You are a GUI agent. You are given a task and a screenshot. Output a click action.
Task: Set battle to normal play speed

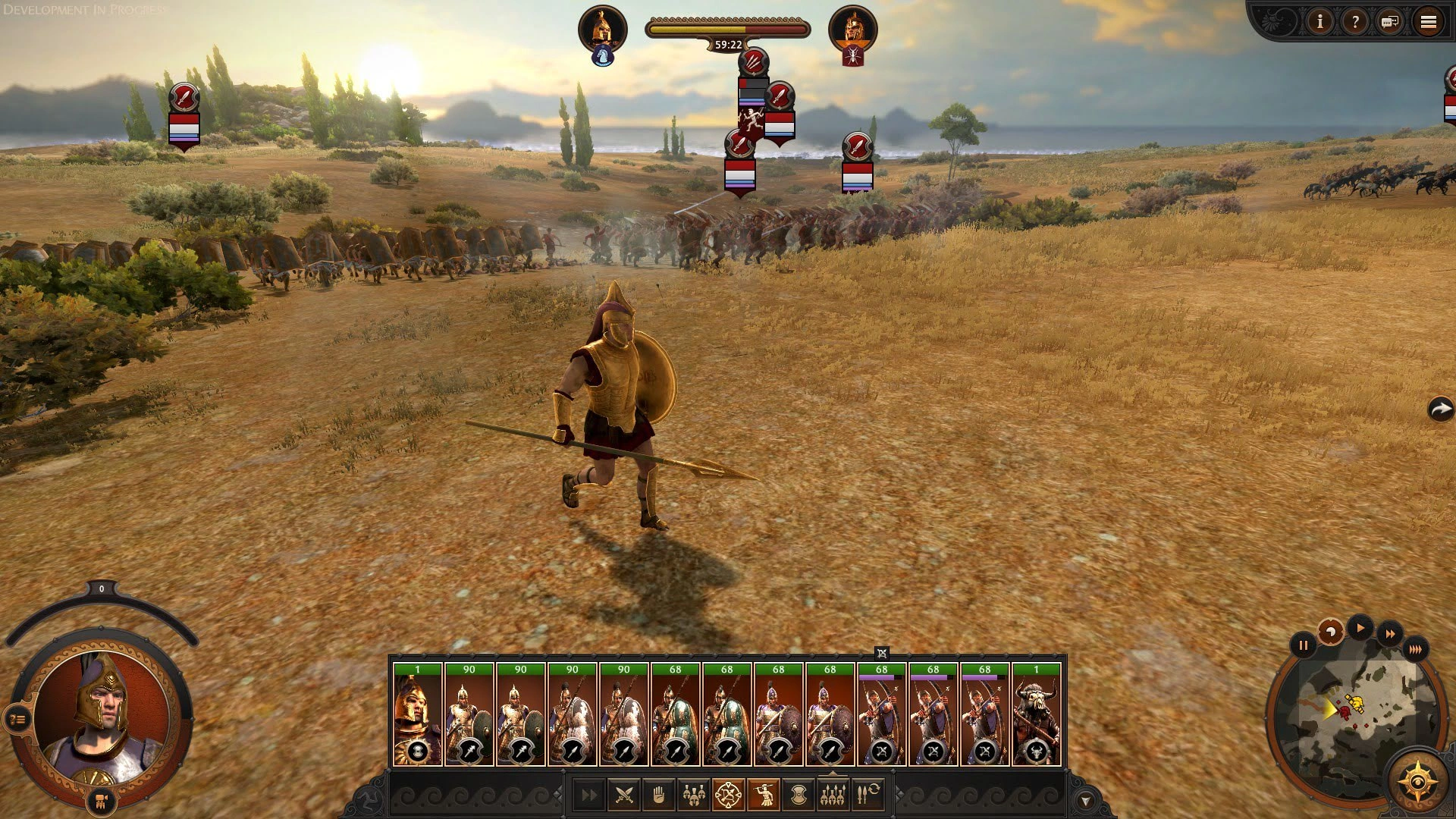click(x=1360, y=628)
